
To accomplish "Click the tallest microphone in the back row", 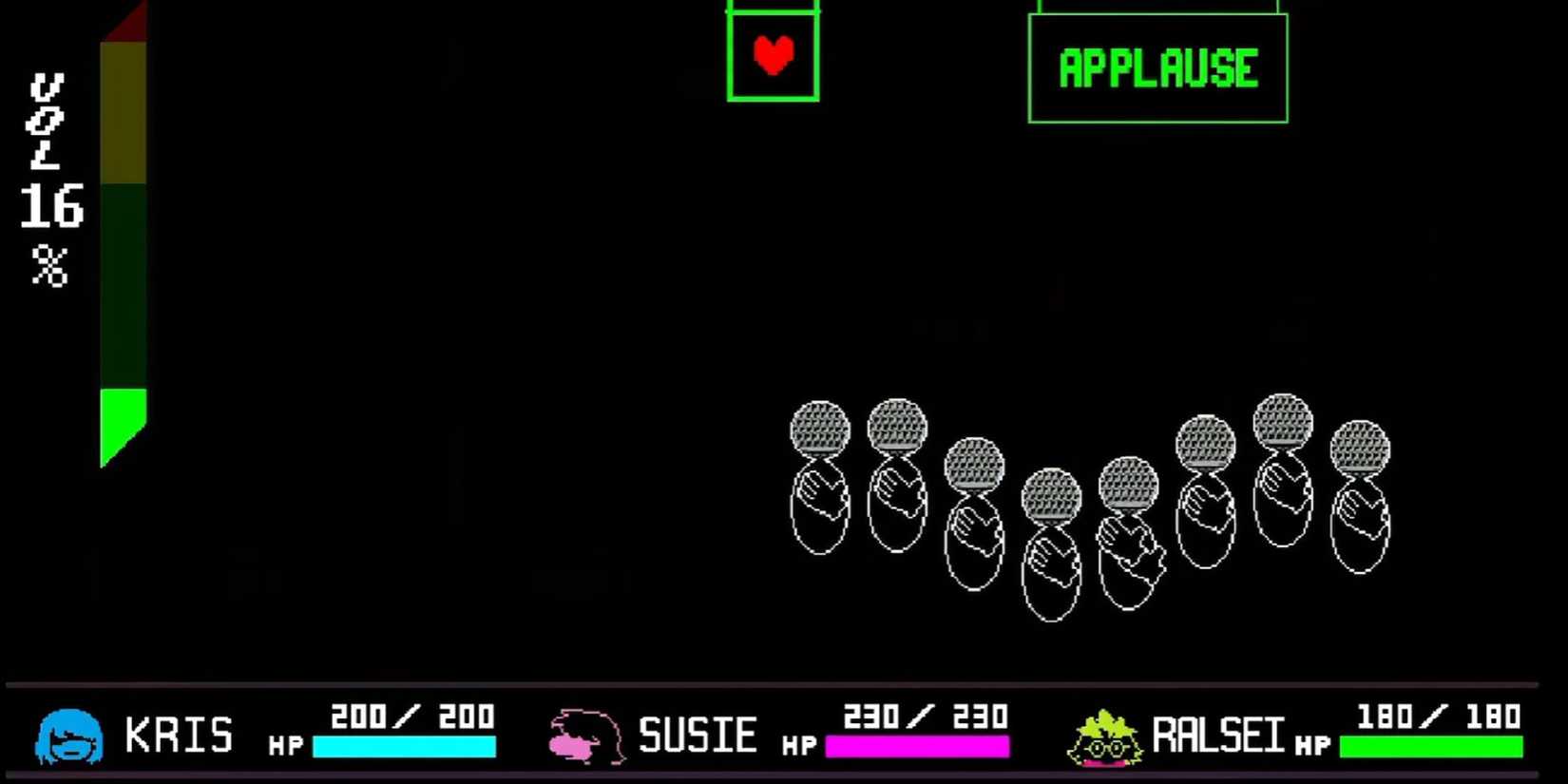I will 1283,466.
